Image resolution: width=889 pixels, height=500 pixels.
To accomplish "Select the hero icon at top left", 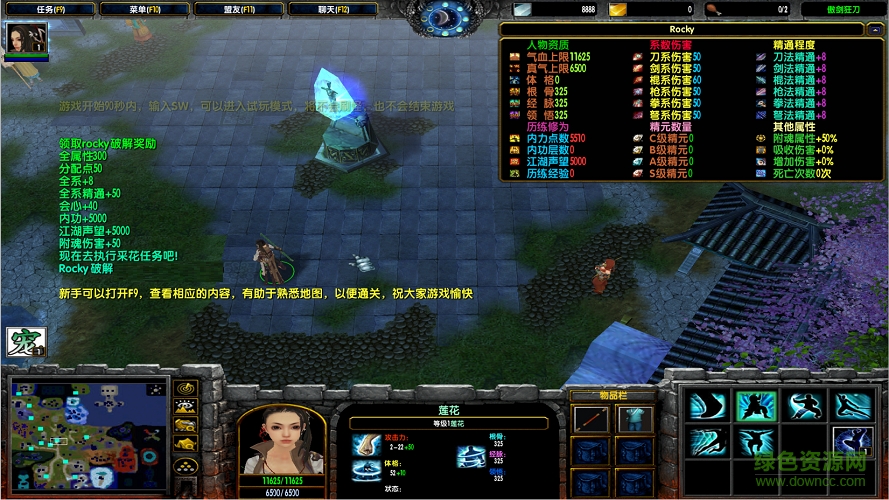I will (x=20, y=38).
